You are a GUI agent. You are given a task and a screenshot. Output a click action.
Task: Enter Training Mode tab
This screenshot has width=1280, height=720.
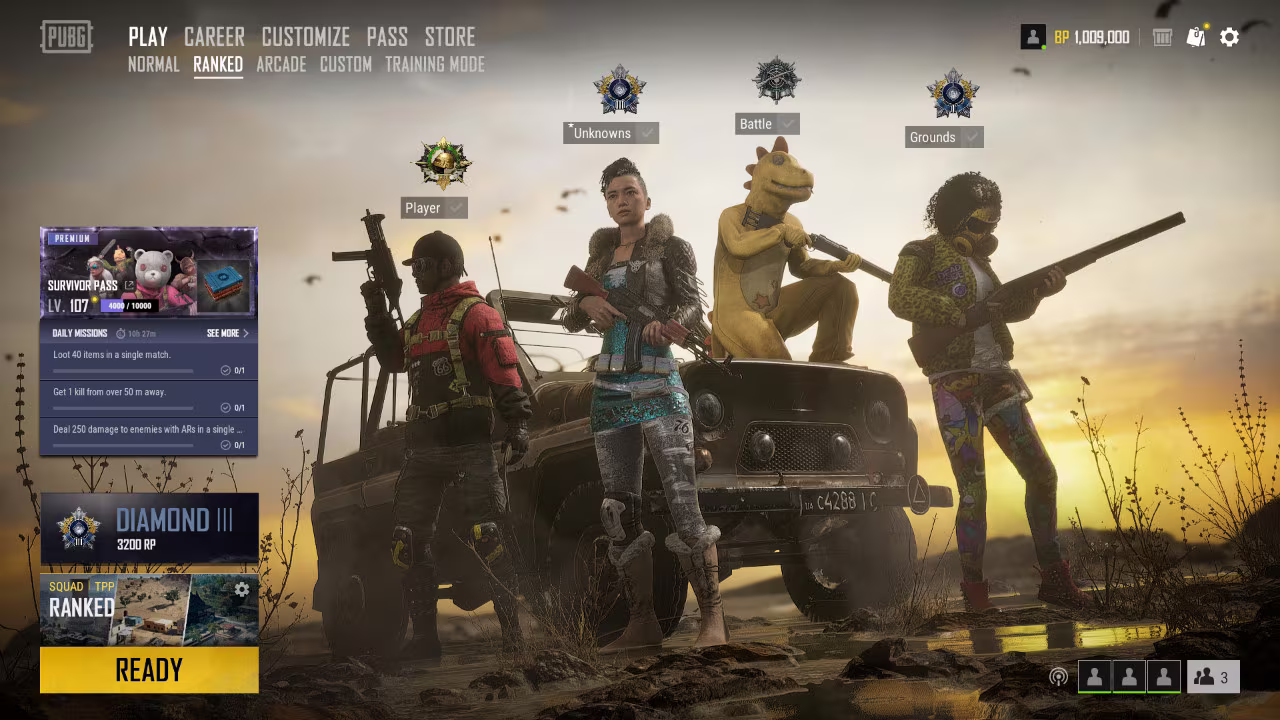click(434, 65)
